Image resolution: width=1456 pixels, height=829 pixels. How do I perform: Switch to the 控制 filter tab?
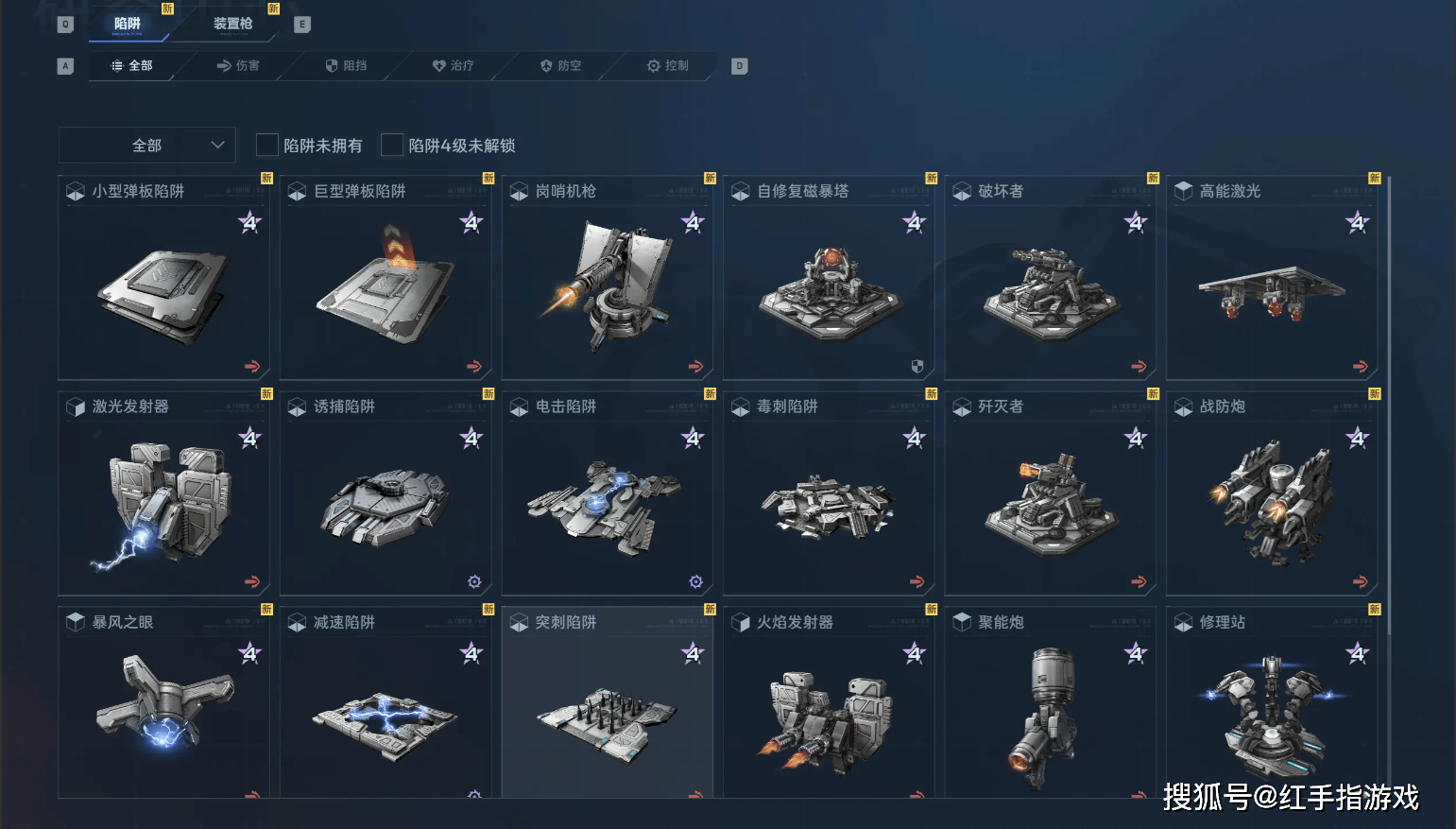[x=668, y=65]
